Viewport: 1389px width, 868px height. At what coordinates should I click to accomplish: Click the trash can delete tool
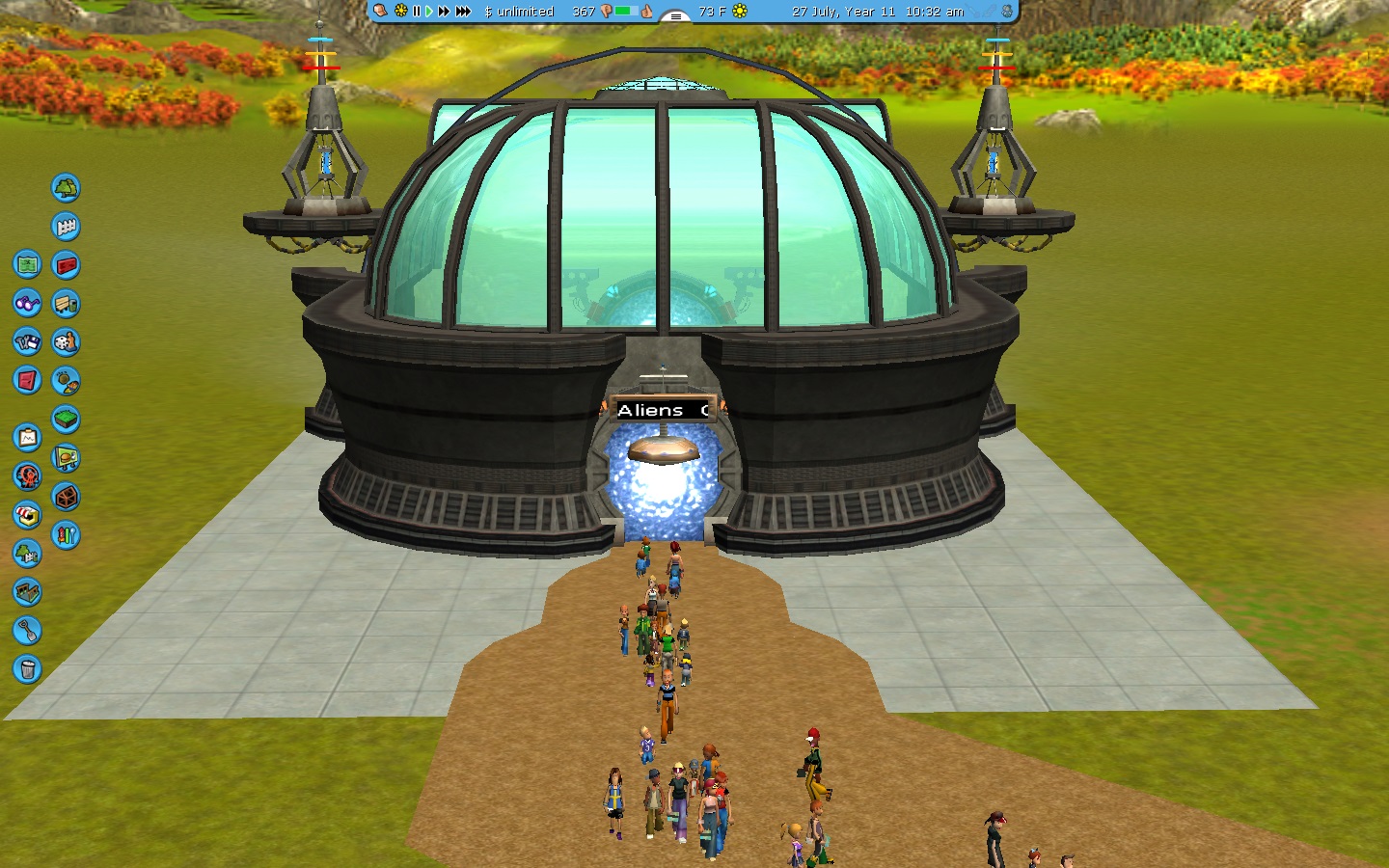[x=27, y=669]
